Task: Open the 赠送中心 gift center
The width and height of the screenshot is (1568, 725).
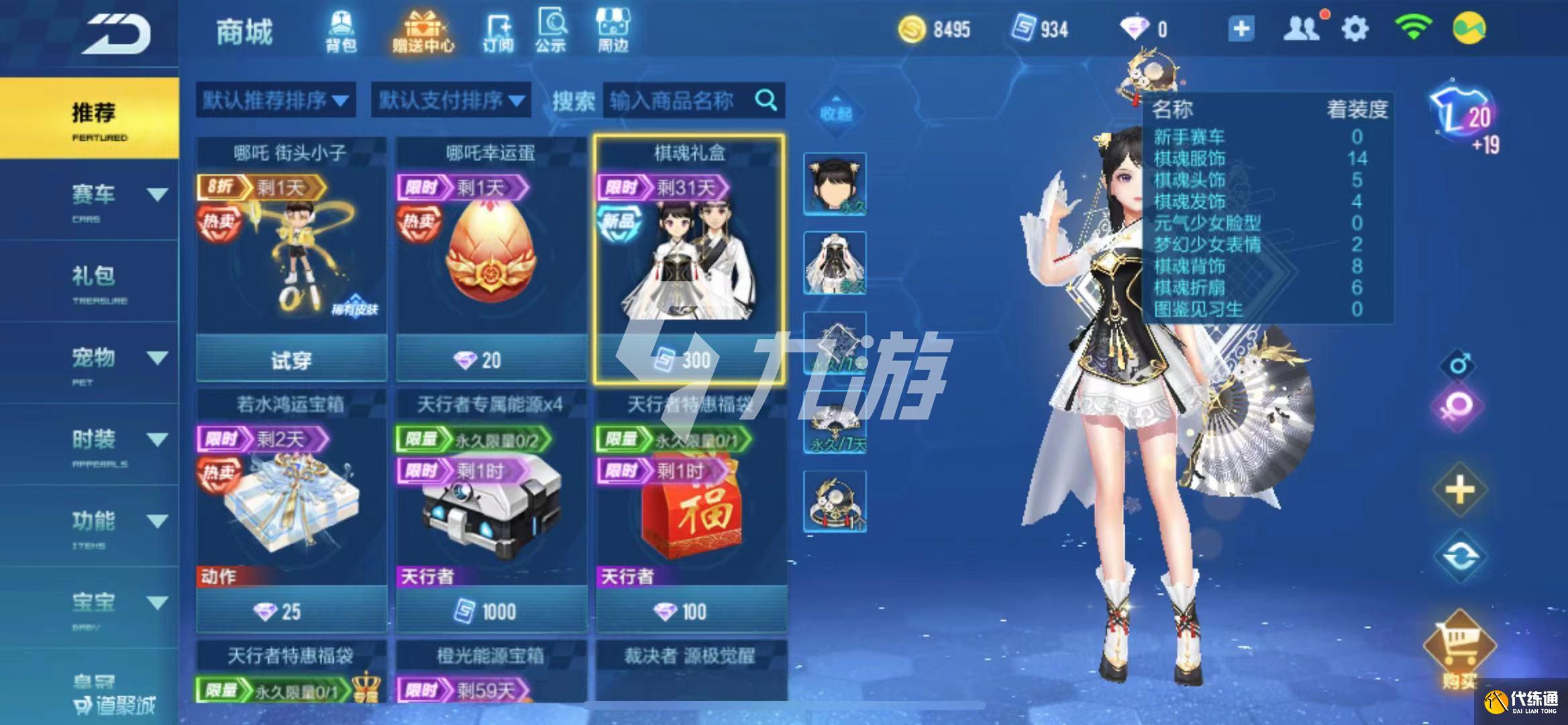Action: click(x=423, y=32)
